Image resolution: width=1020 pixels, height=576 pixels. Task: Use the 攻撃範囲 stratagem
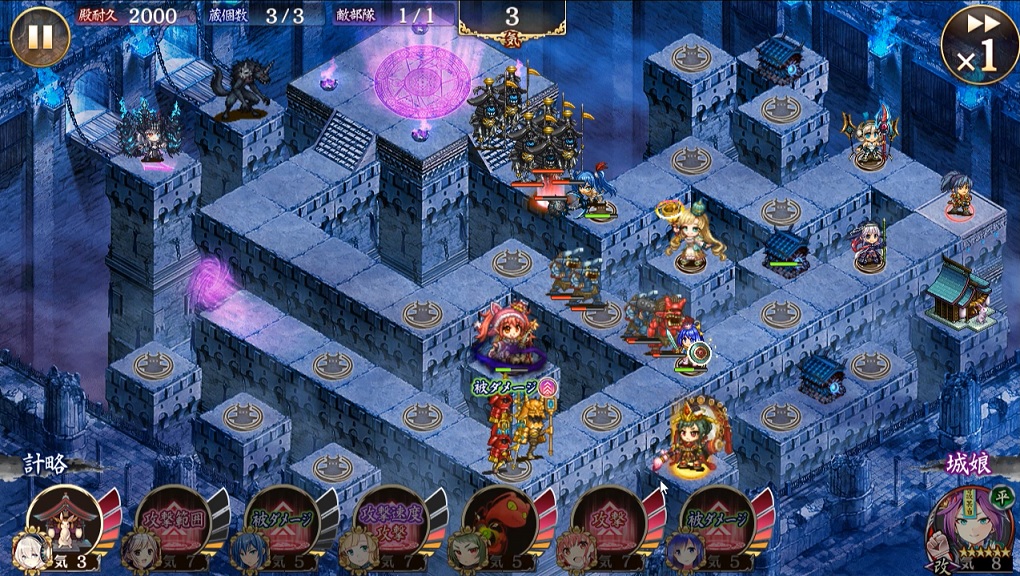coord(171,523)
